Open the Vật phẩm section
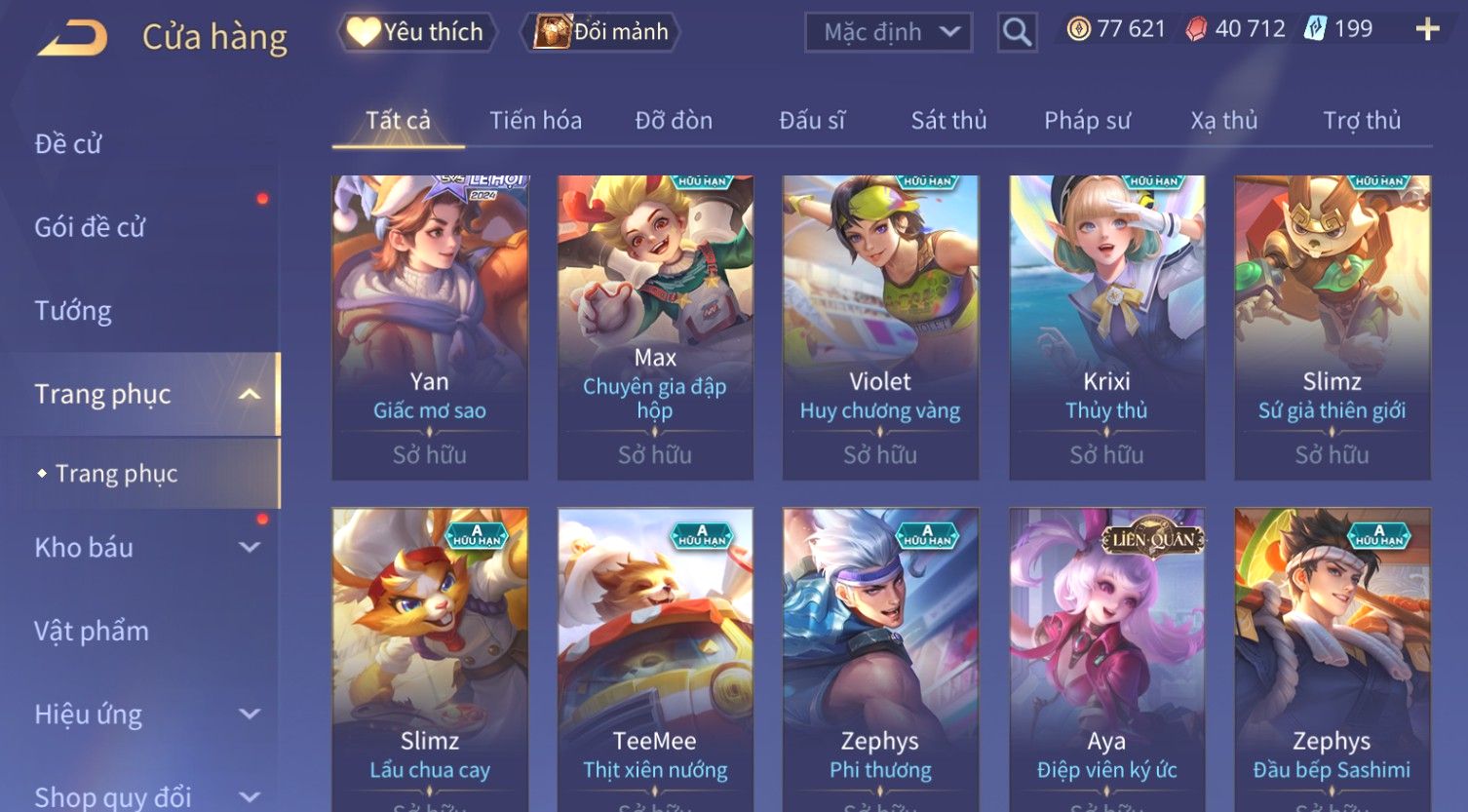The width and height of the screenshot is (1468, 812). tap(92, 632)
